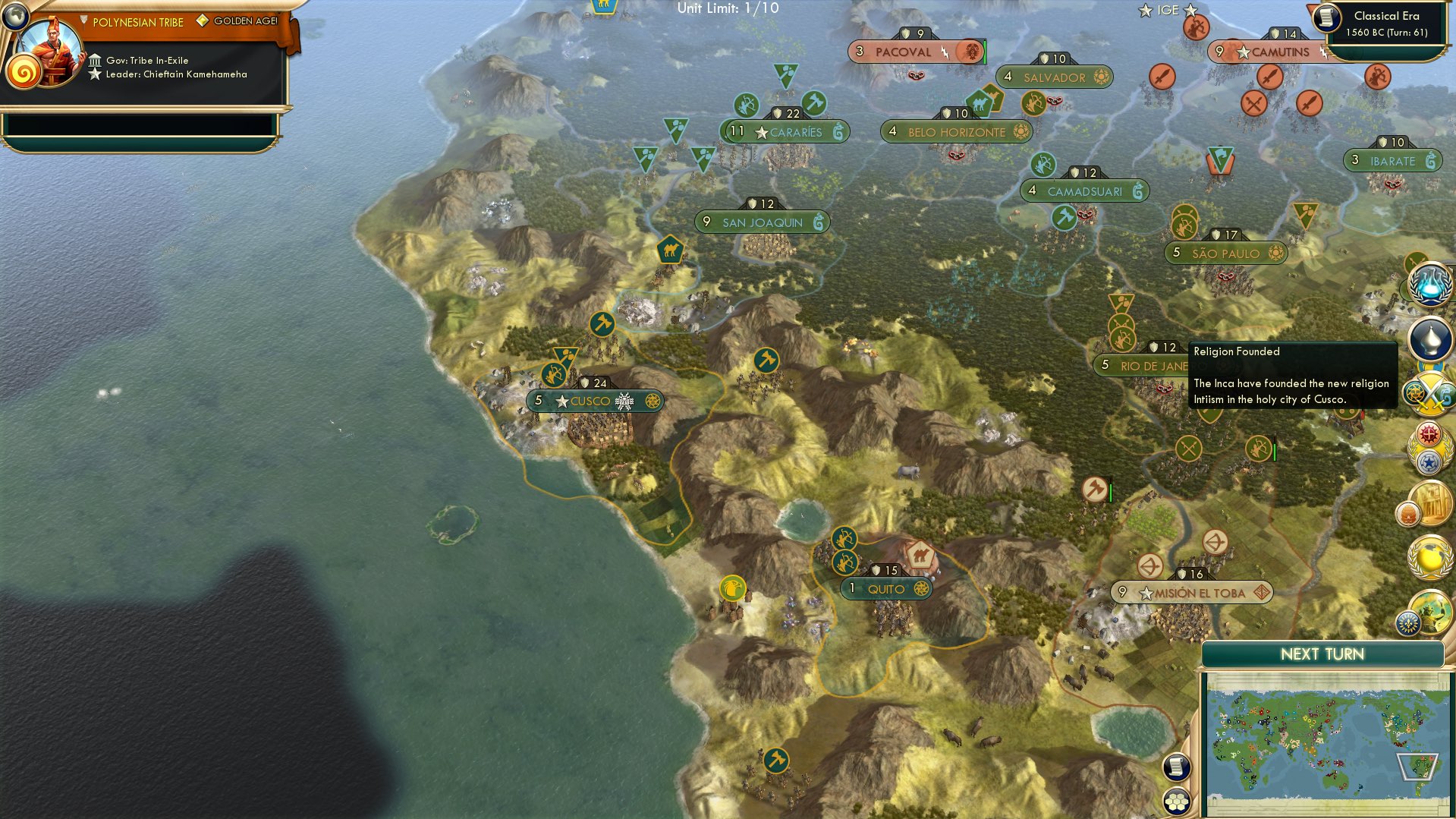Open the Social Policies panel icon
This screenshot has height=819, width=1456.
(1429, 339)
